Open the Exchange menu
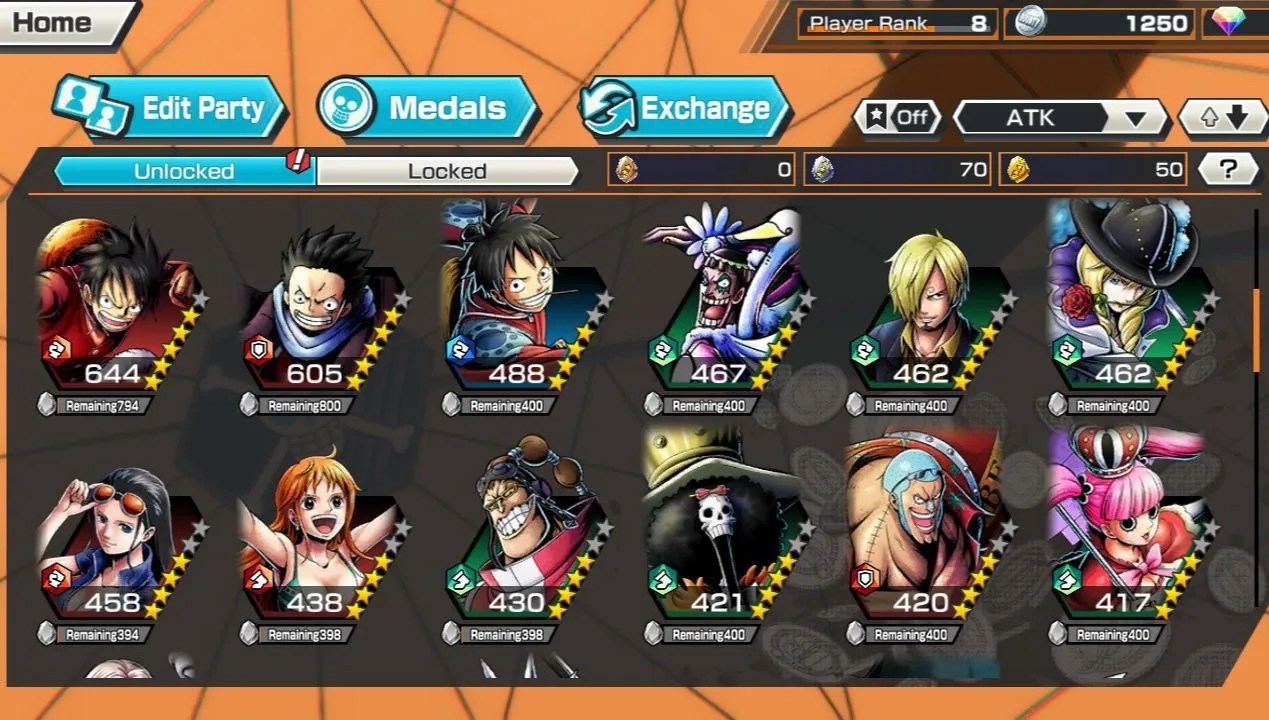 pos(685,108)
